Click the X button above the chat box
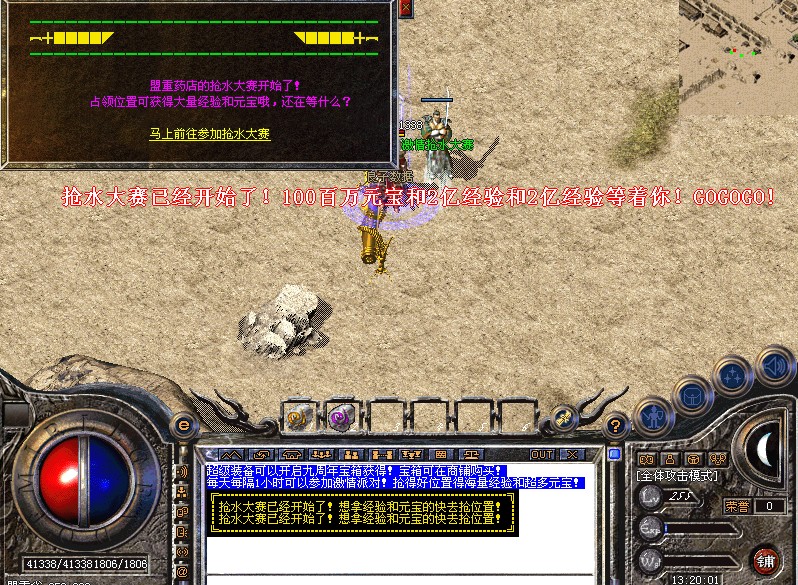The image size is (798, 585). pyautogui.click(x=573, y=455)
